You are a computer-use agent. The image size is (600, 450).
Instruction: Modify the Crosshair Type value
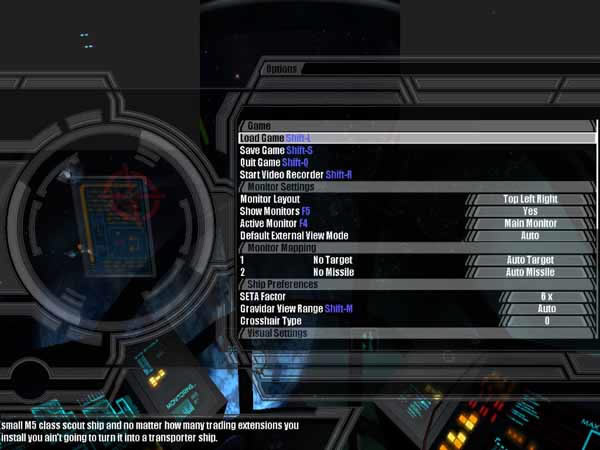click(546, 320)
